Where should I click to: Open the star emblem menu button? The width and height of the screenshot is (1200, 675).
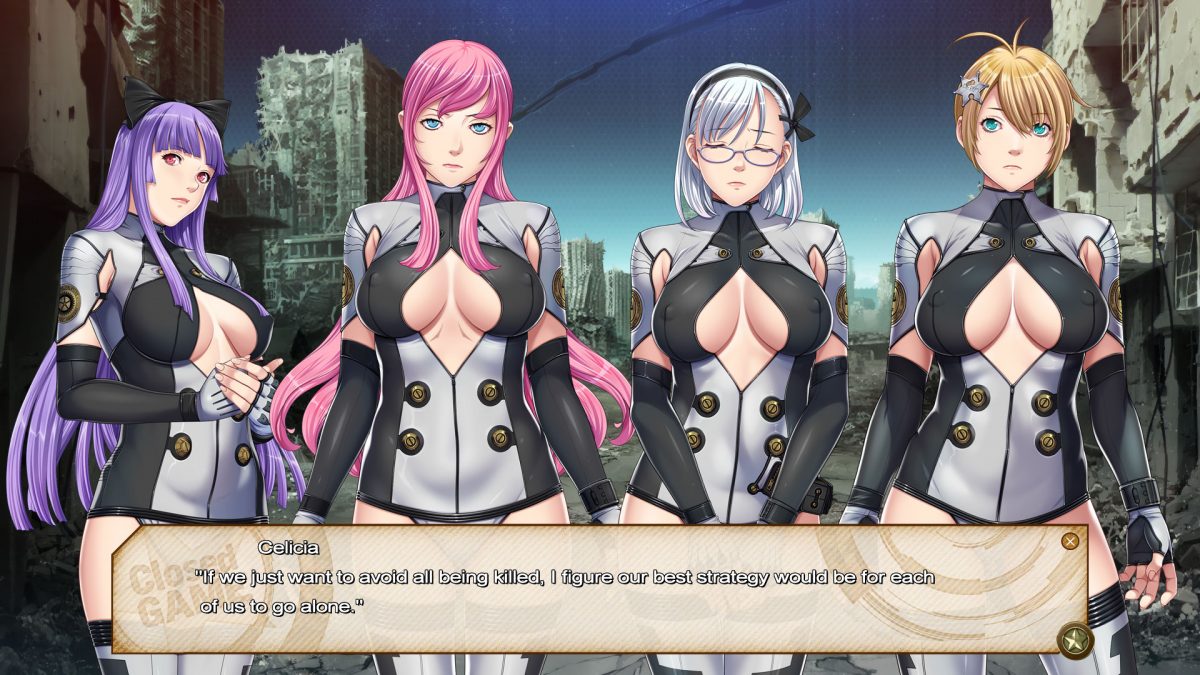1074,639
